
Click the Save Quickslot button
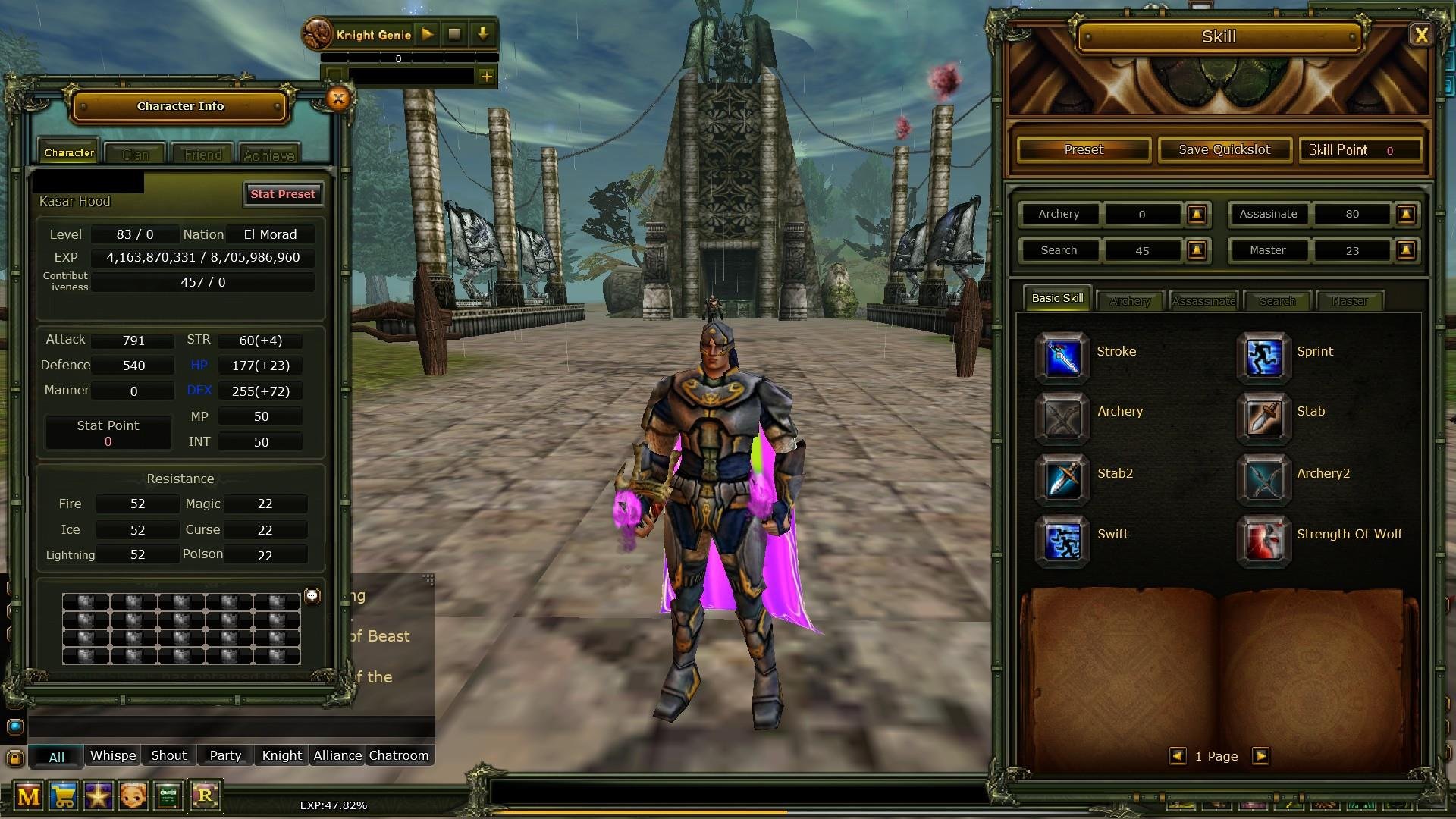(x=1224, y=149)
